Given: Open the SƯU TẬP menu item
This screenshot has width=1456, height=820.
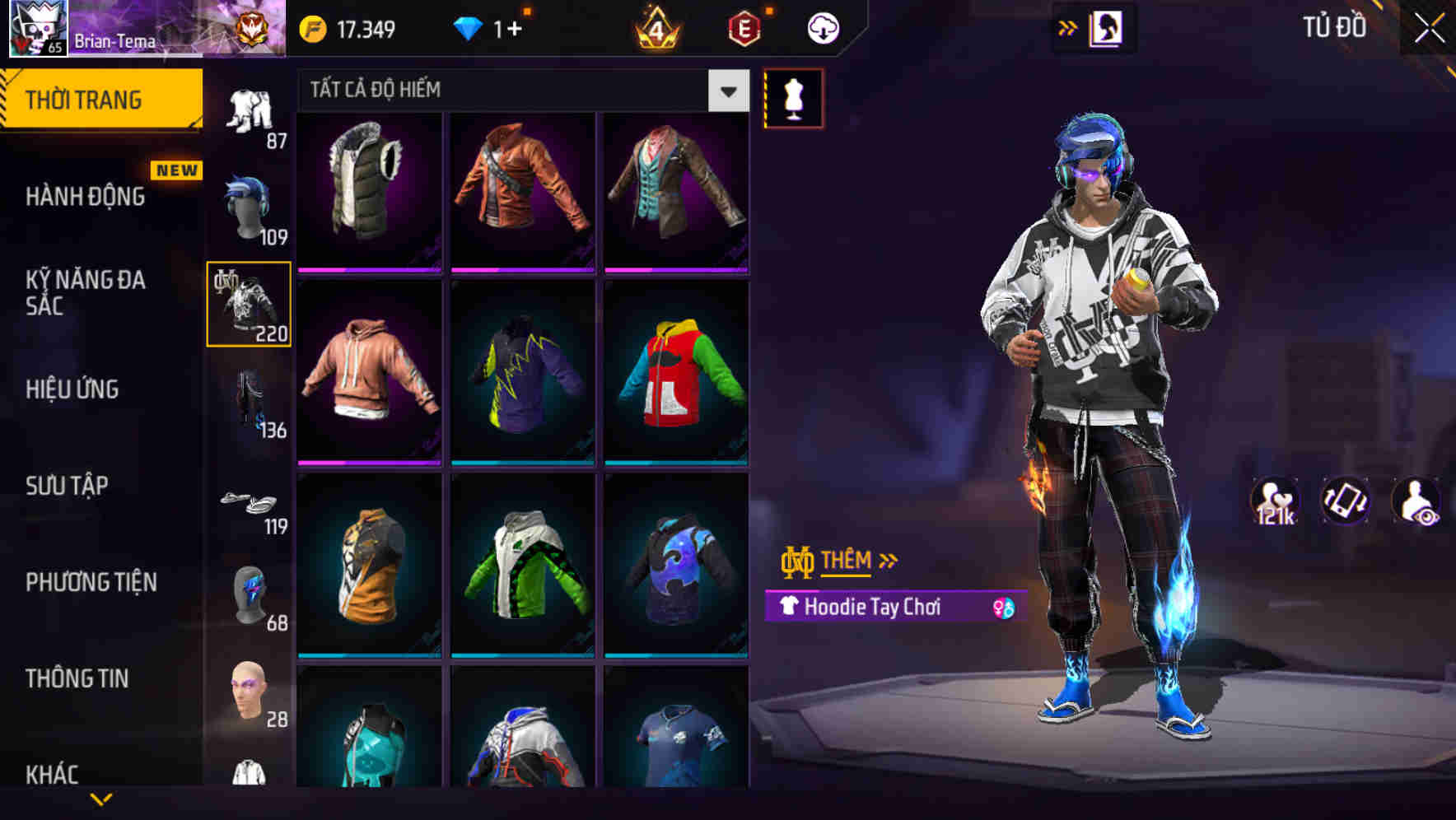Looking at the screenshot, I should pos(68,486).
